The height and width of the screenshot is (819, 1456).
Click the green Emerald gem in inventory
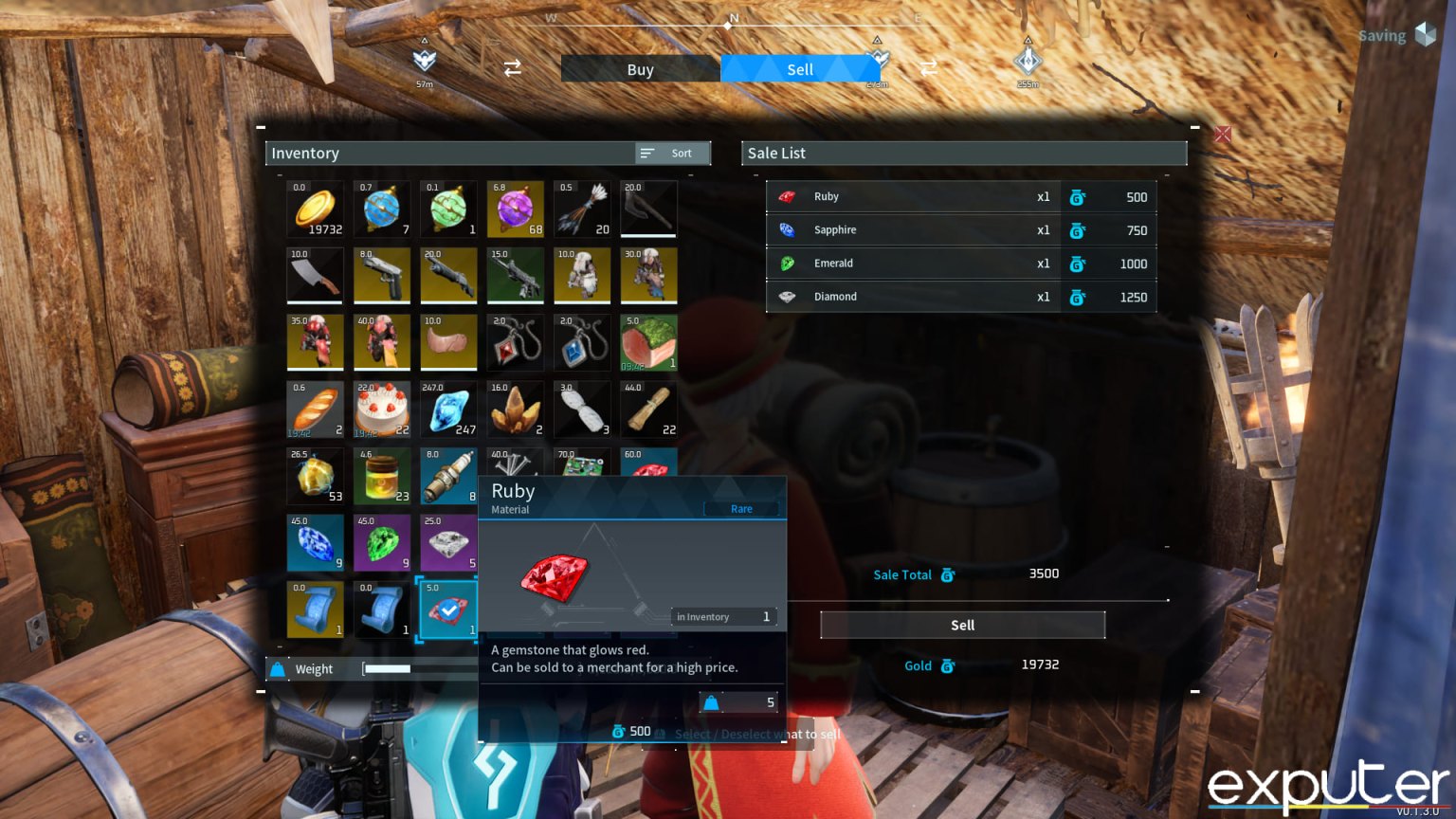[x=382, y=543]
